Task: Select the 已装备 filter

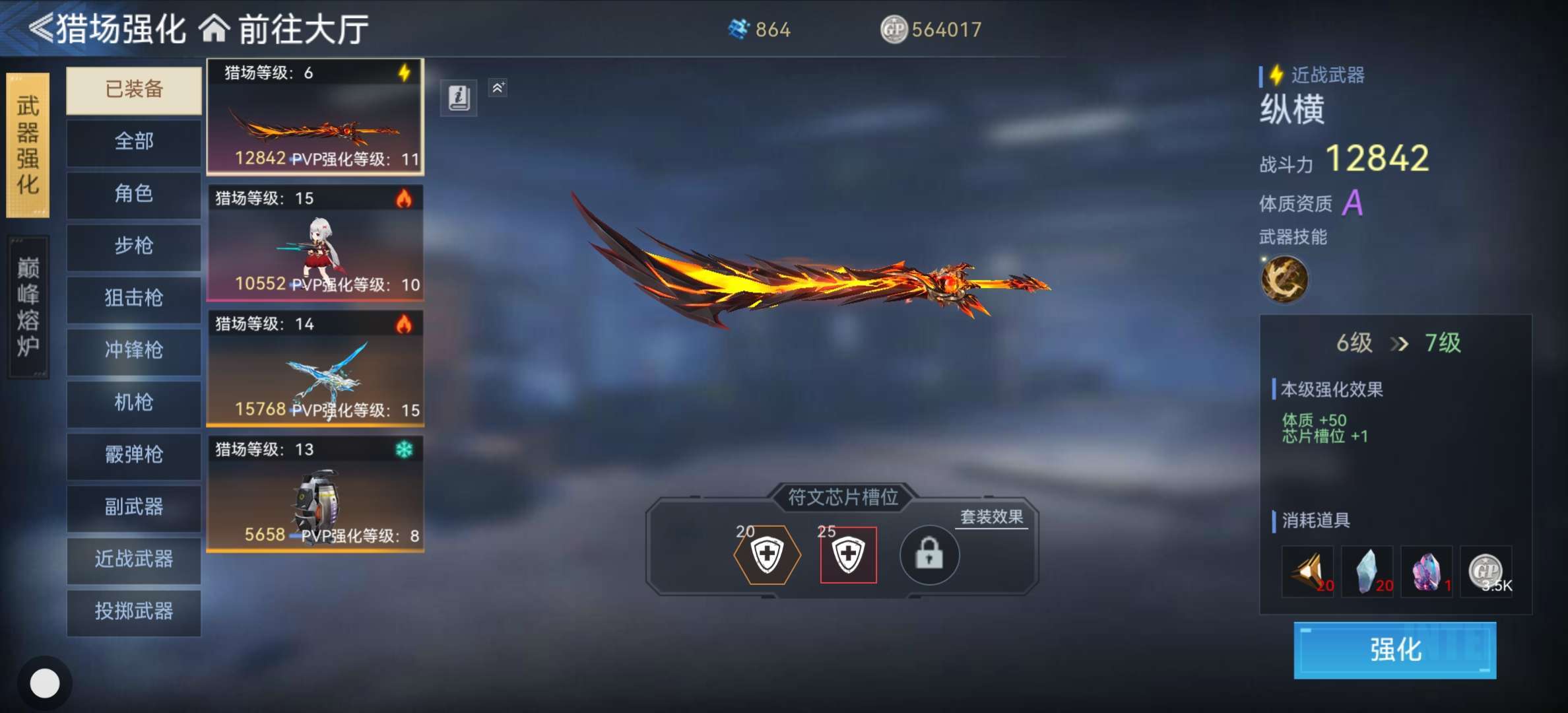Action: pos(134,90)
